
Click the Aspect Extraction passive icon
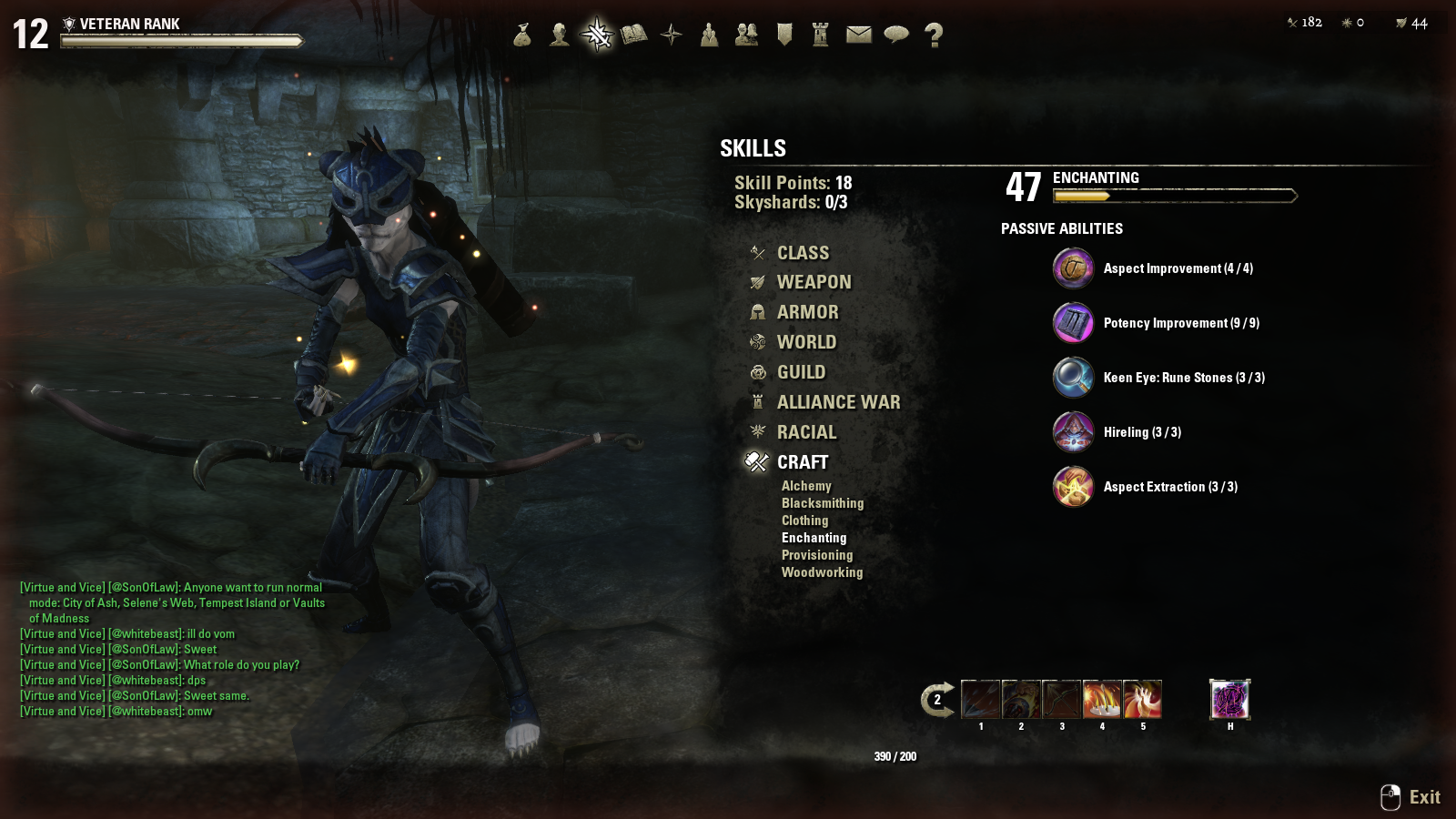1073,487
